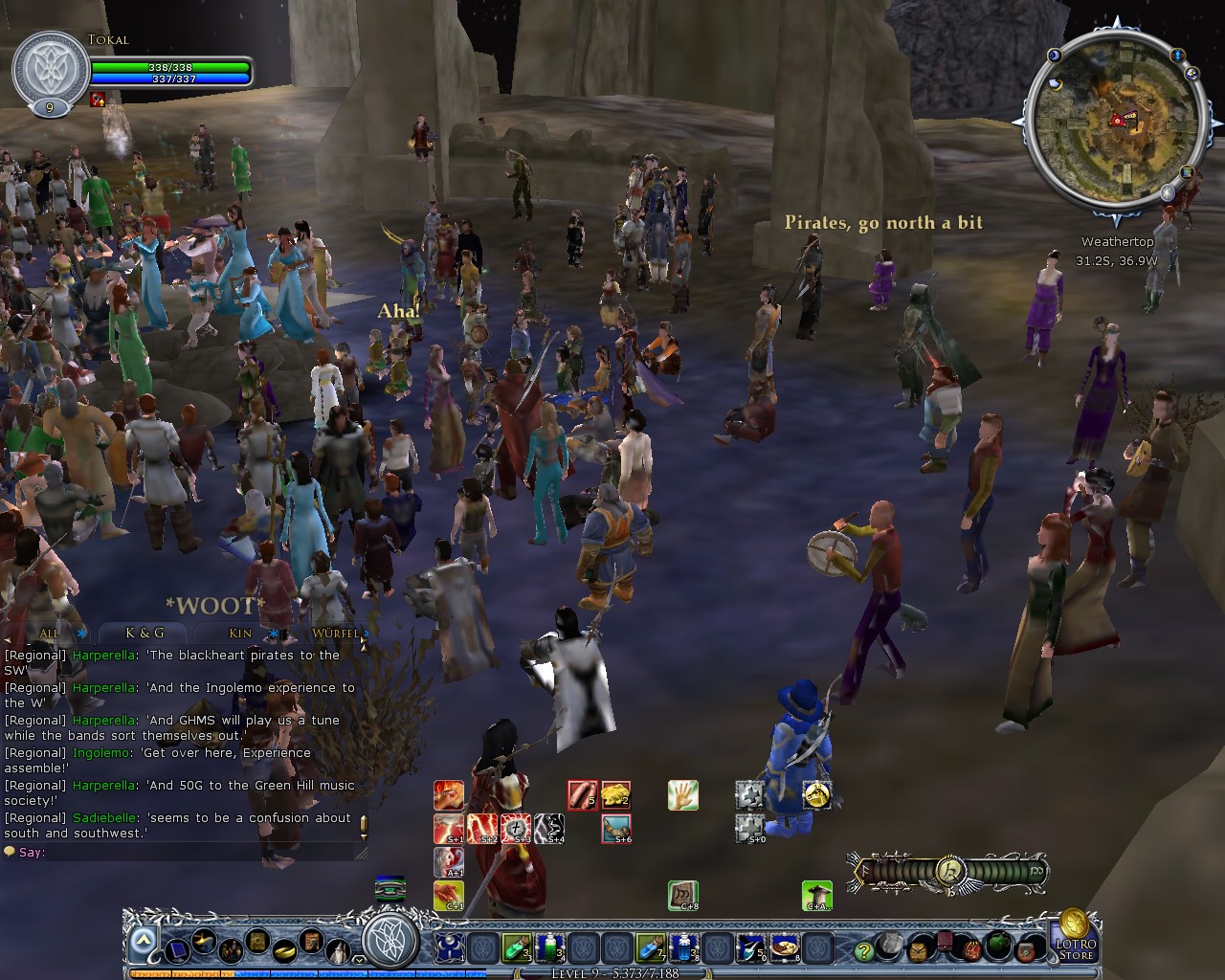
Task: Switch to the Kin chat tab
Action: coord(237,634)
